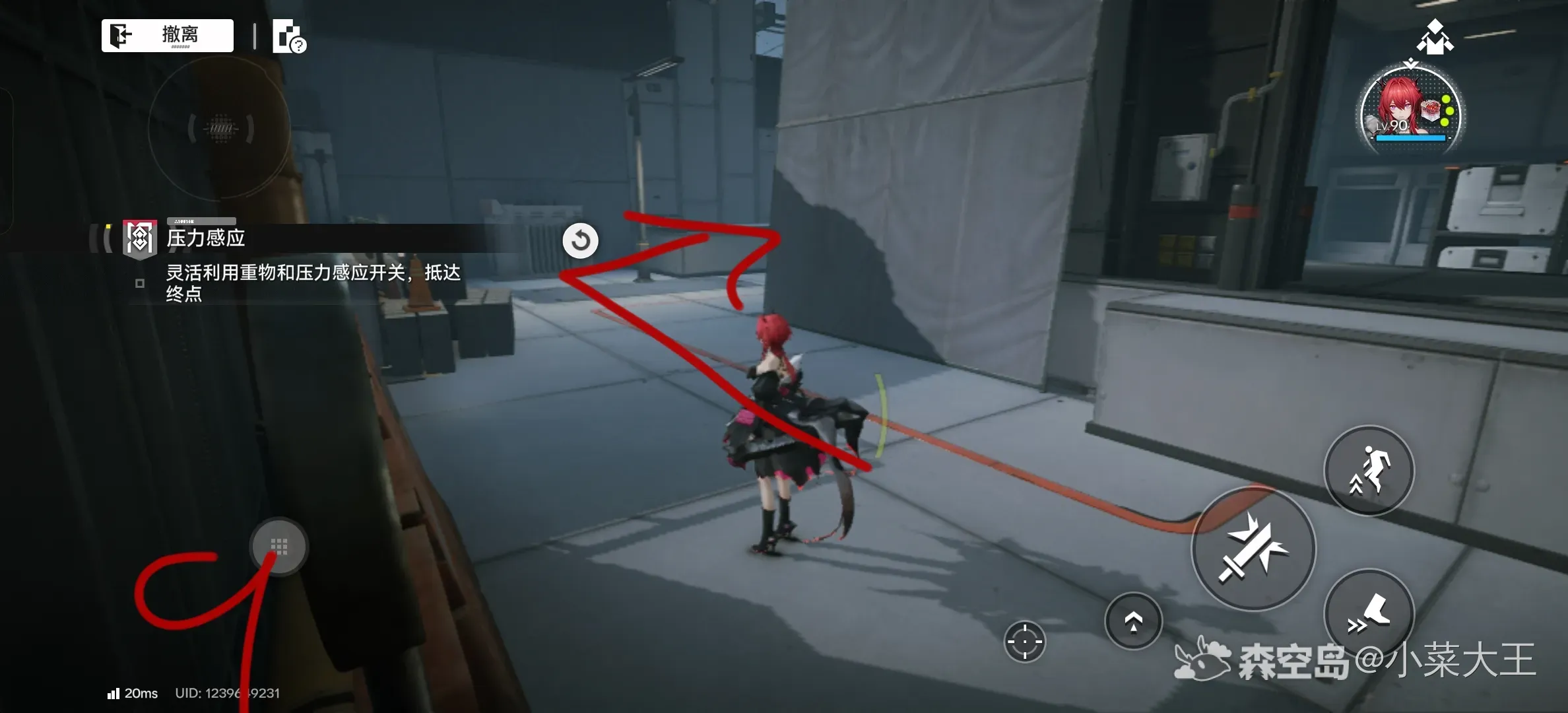Screen dimensions: 1568x713
Task: Open the team formation icon above portrait
Action: (x=1435, y=37)
